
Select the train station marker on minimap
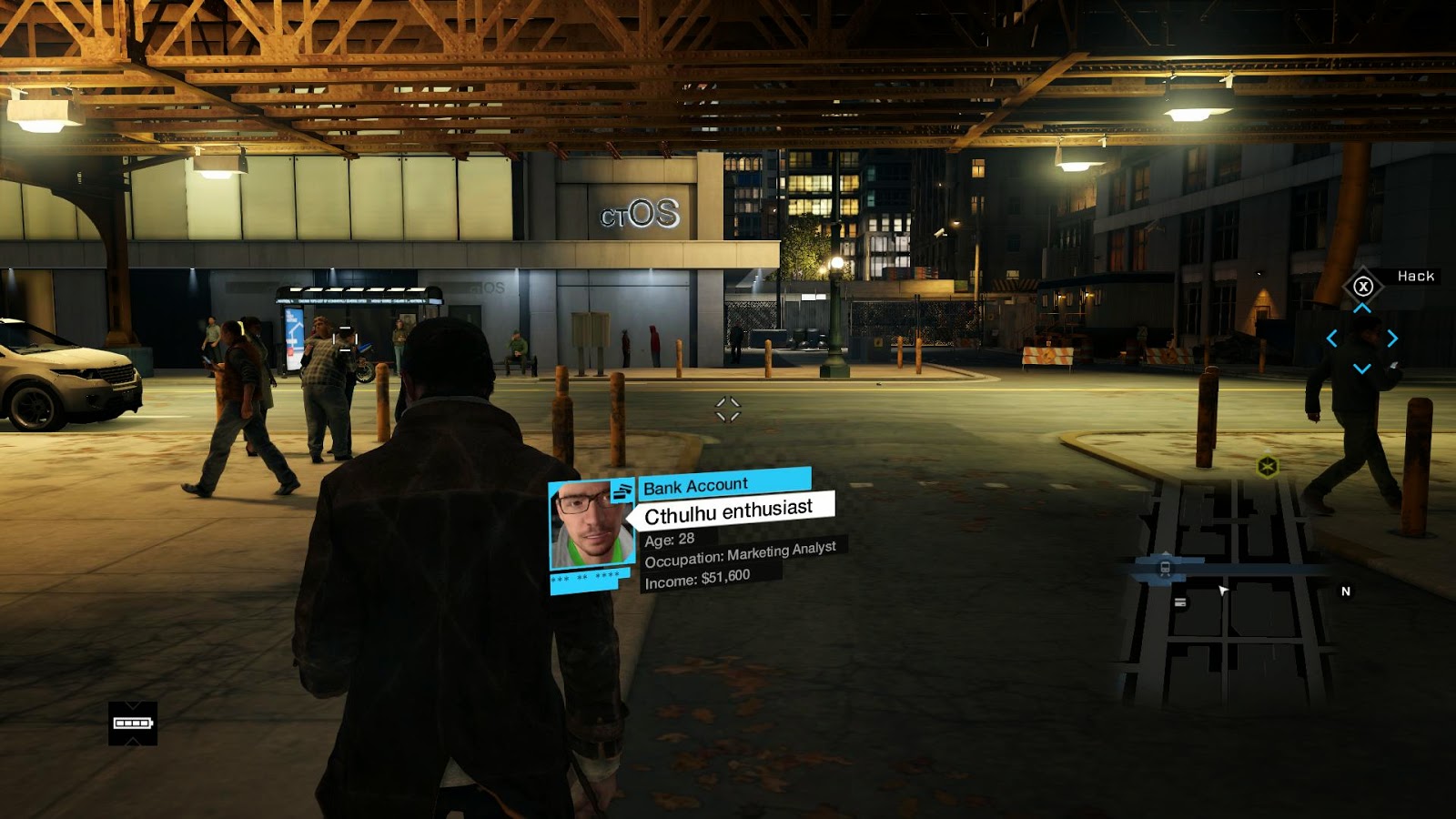pyautogui.click(x=1165, y=568)
